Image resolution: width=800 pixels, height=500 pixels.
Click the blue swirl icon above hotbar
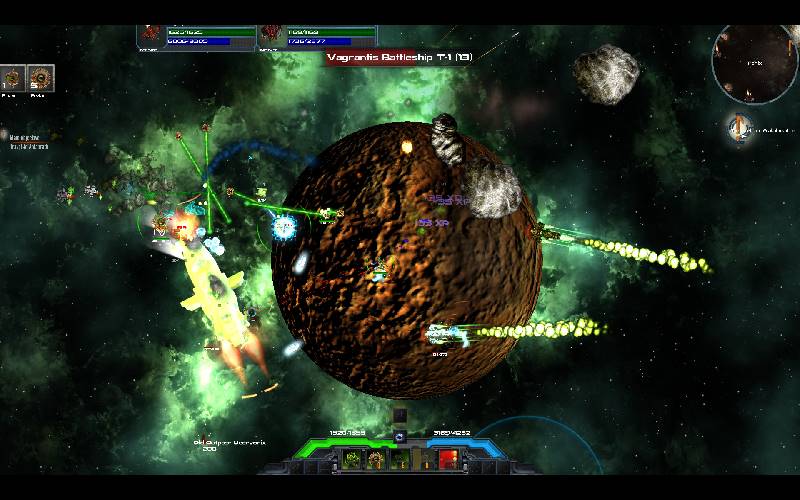tap(400, 436)
